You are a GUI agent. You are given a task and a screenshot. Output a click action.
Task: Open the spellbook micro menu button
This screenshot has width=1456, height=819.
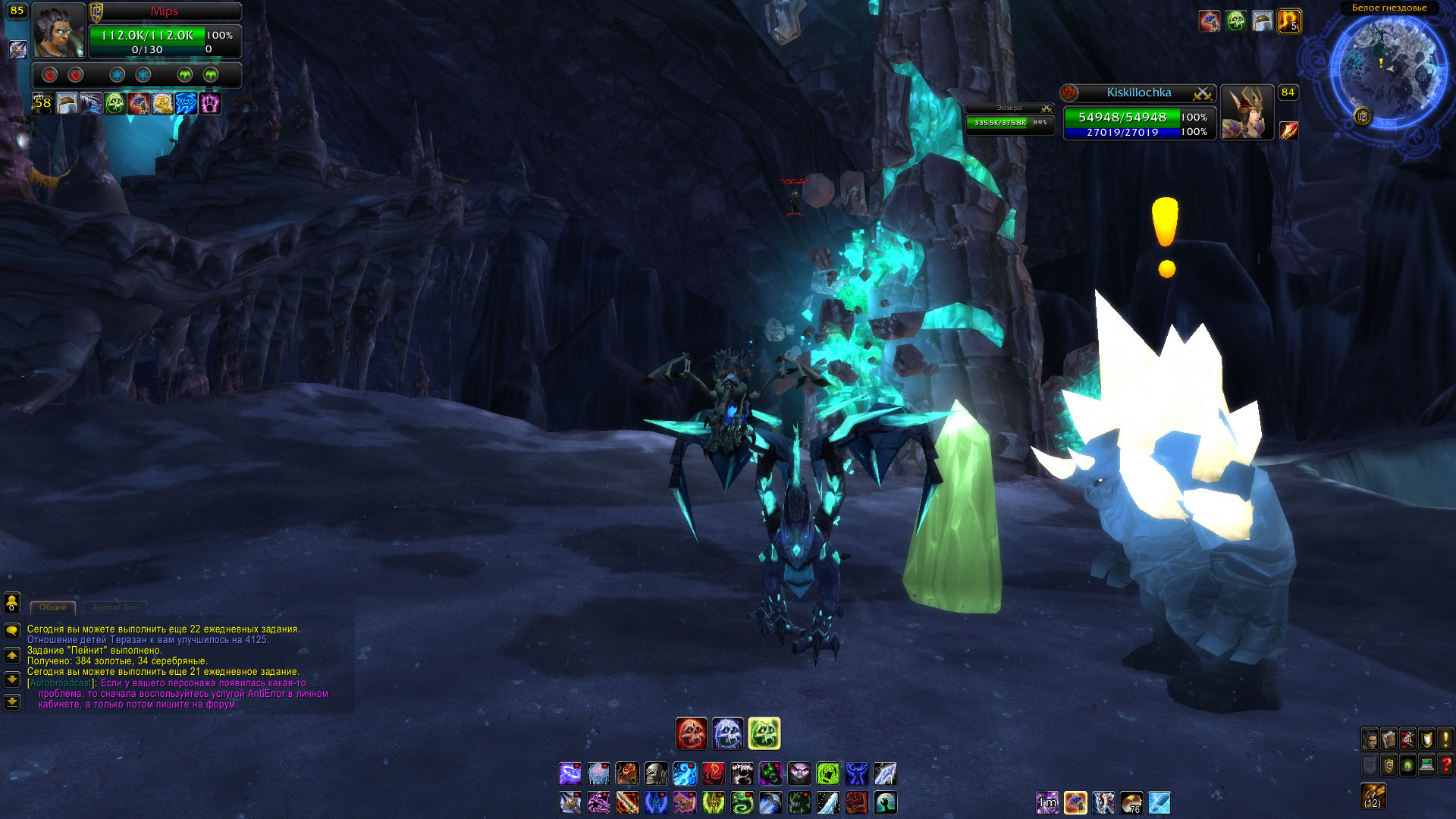[1389, 739]
